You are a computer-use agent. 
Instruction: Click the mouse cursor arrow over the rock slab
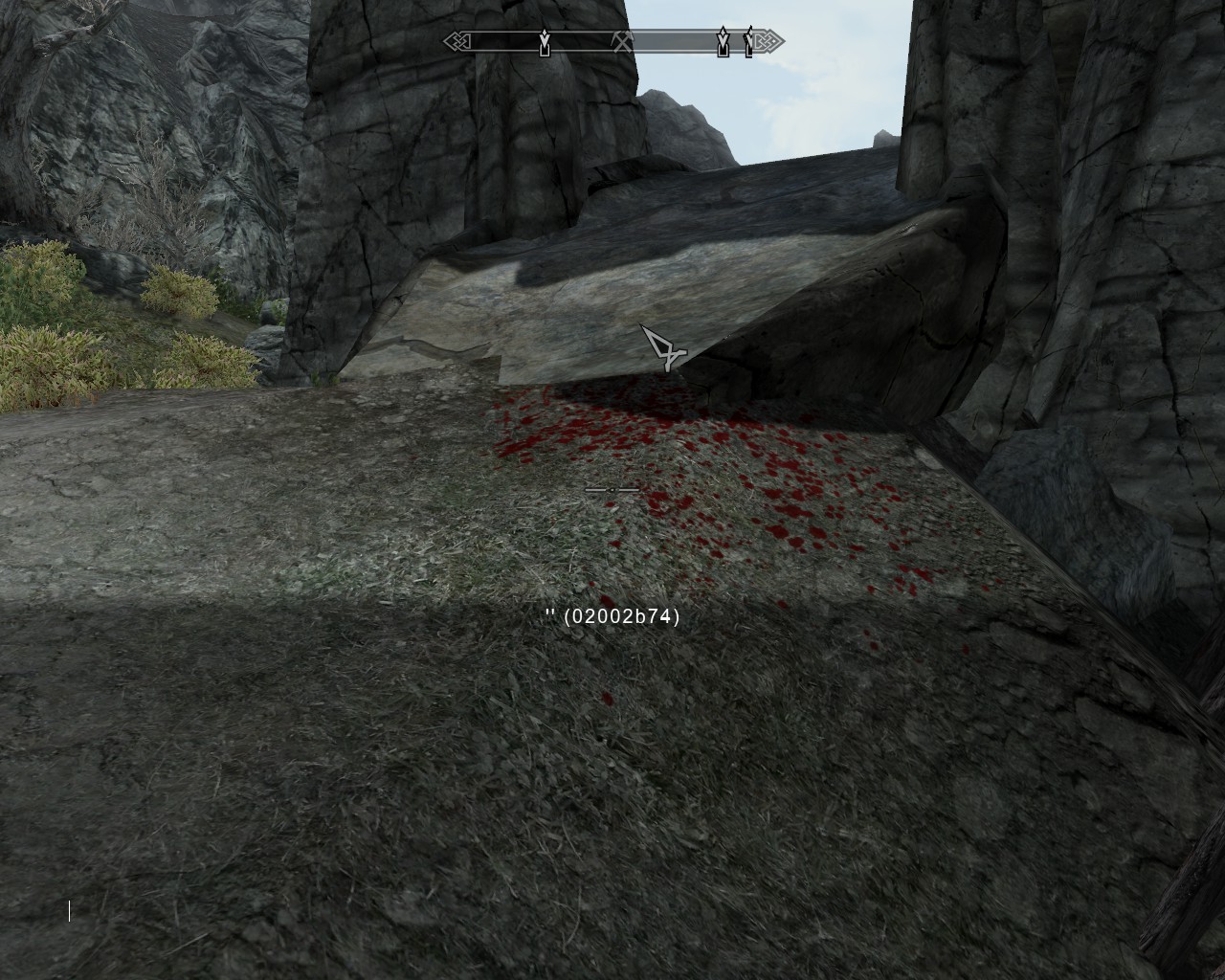(665, 351)
